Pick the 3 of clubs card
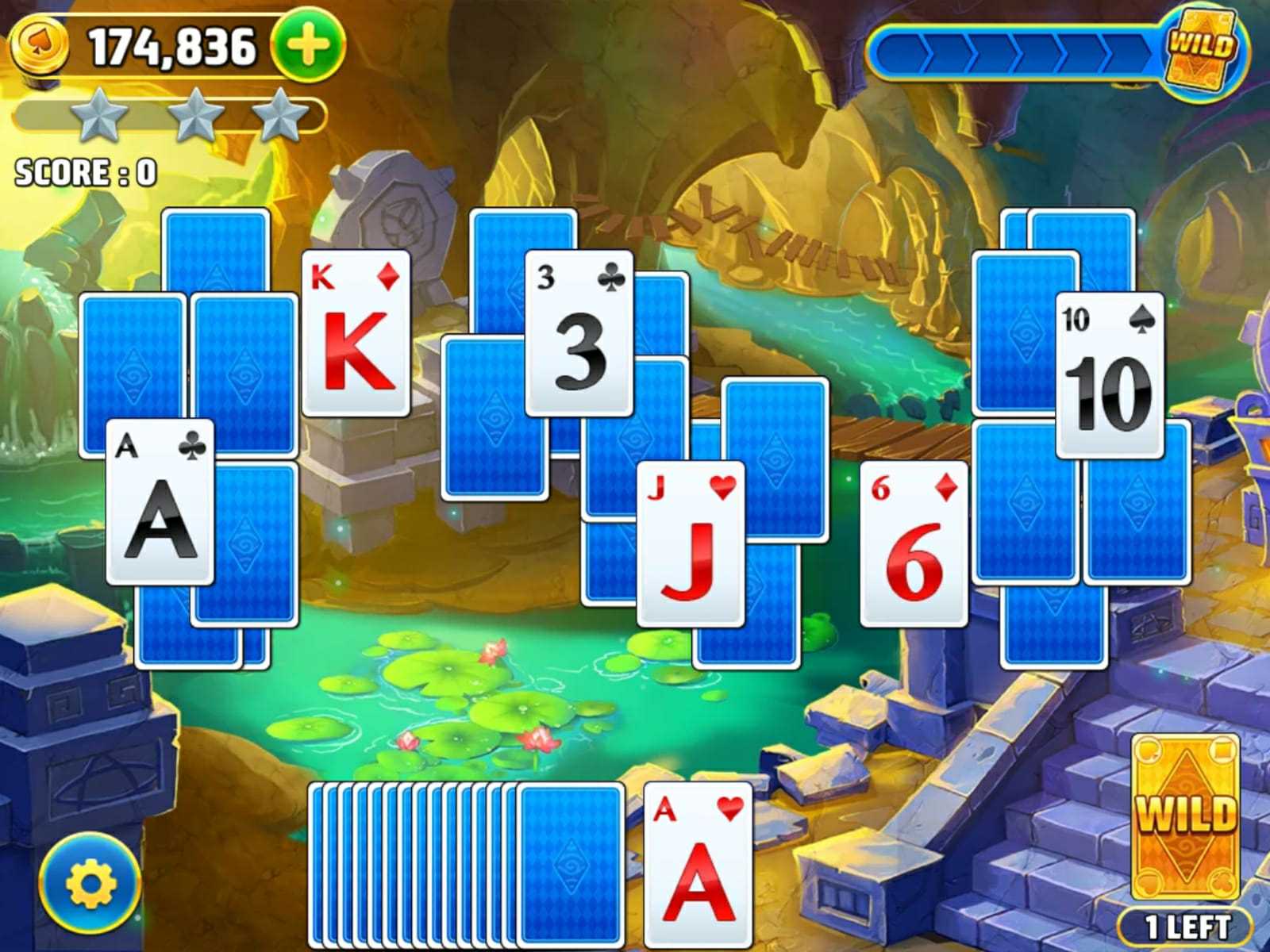Screen dimensions: 1270x952 point(579,333)
